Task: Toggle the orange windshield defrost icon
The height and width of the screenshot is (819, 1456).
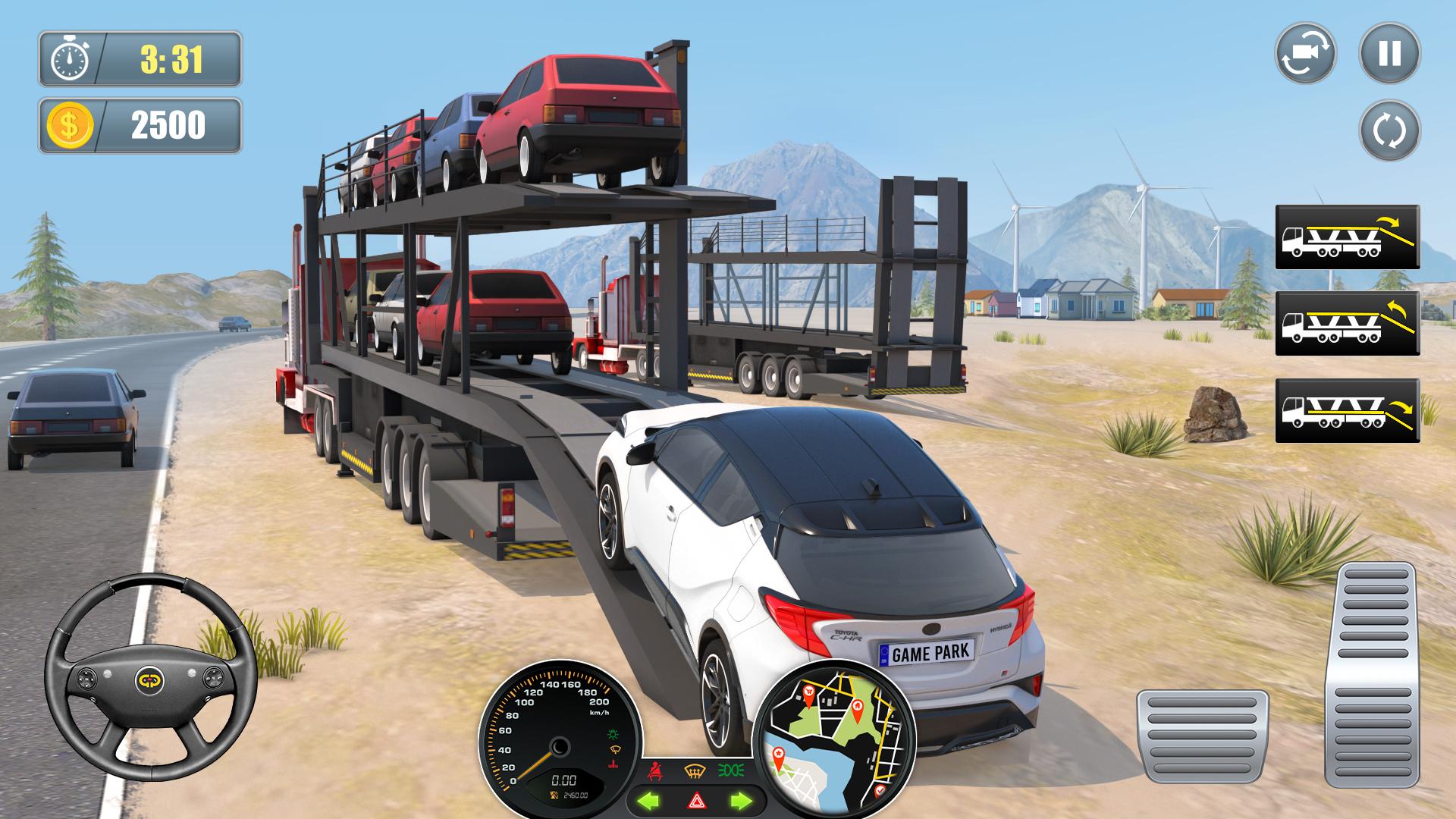Action: point(693,772)
